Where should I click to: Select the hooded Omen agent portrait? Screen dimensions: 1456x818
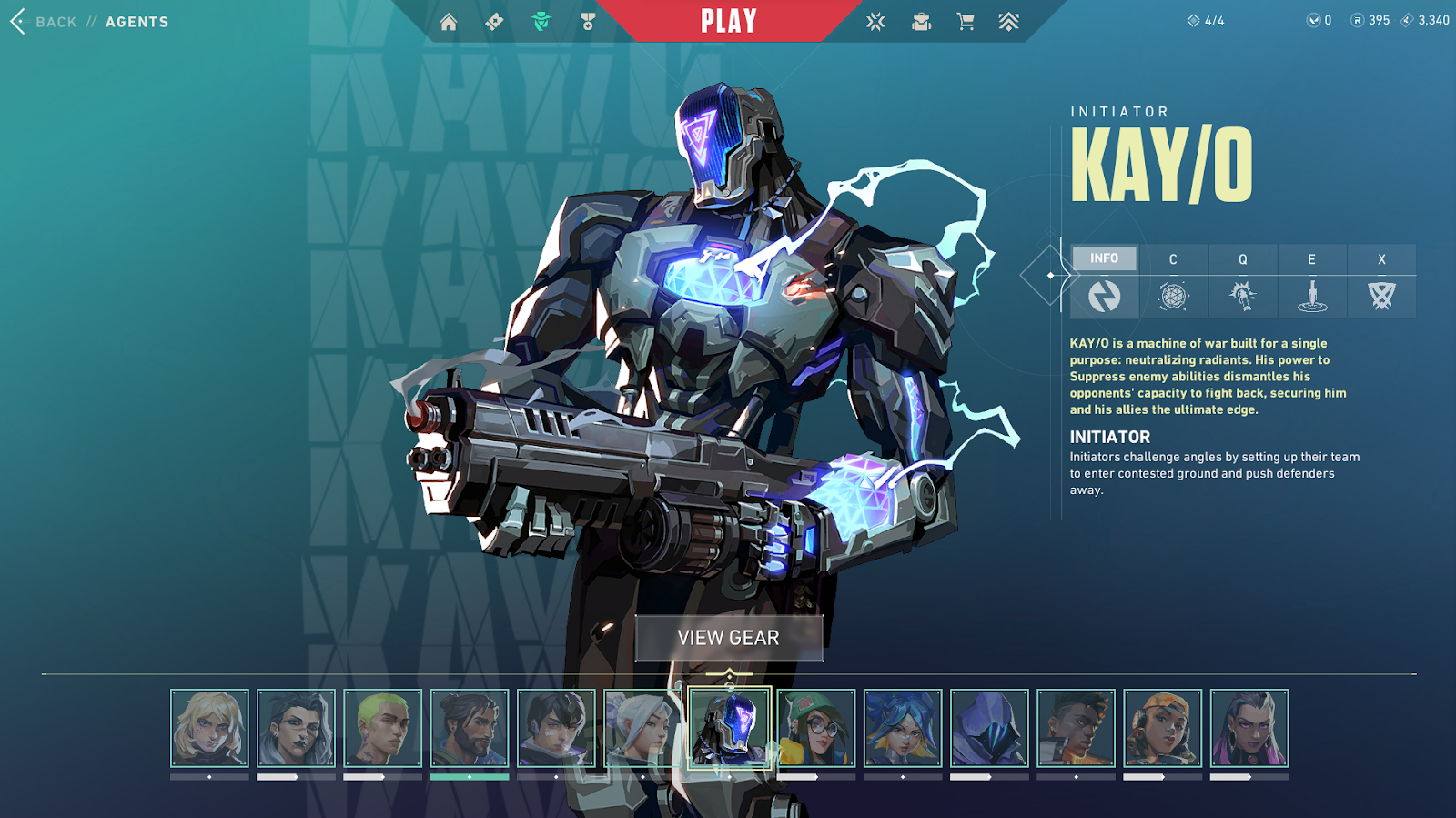pos(989,728)
